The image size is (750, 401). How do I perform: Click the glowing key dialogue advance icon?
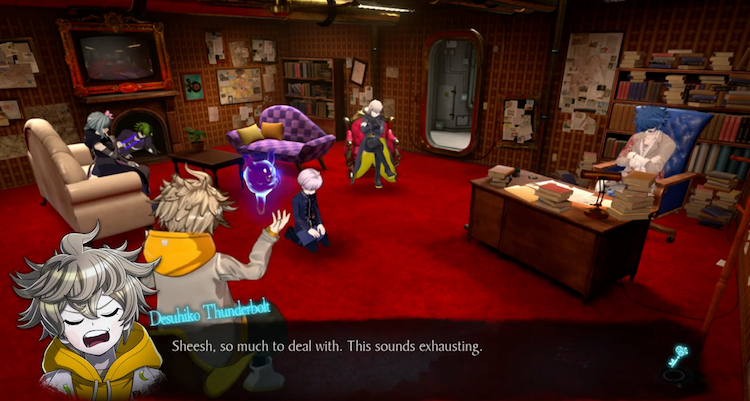[679, 357]
